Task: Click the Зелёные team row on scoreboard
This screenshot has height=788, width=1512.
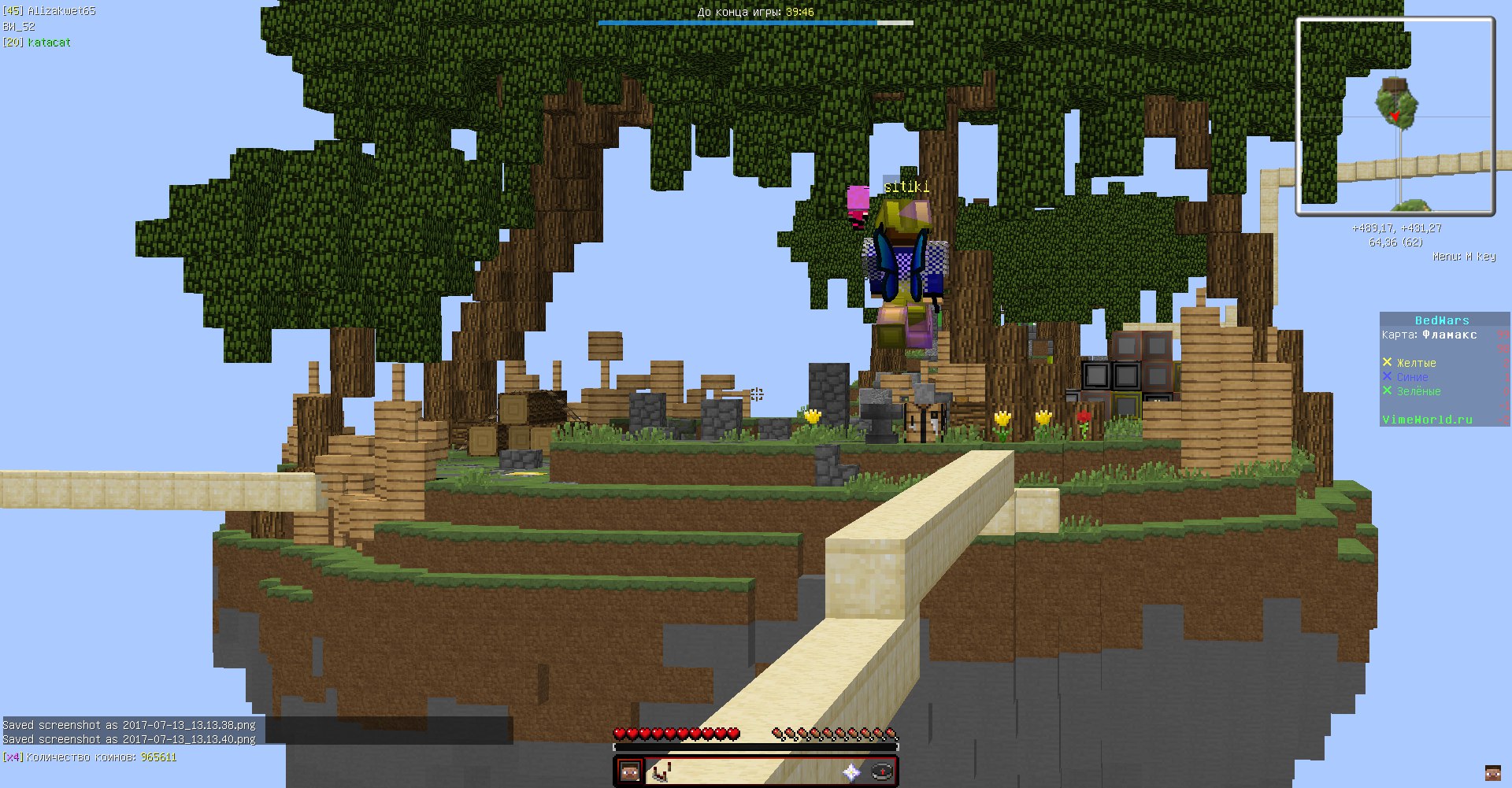Action: tap(1418, 391)
